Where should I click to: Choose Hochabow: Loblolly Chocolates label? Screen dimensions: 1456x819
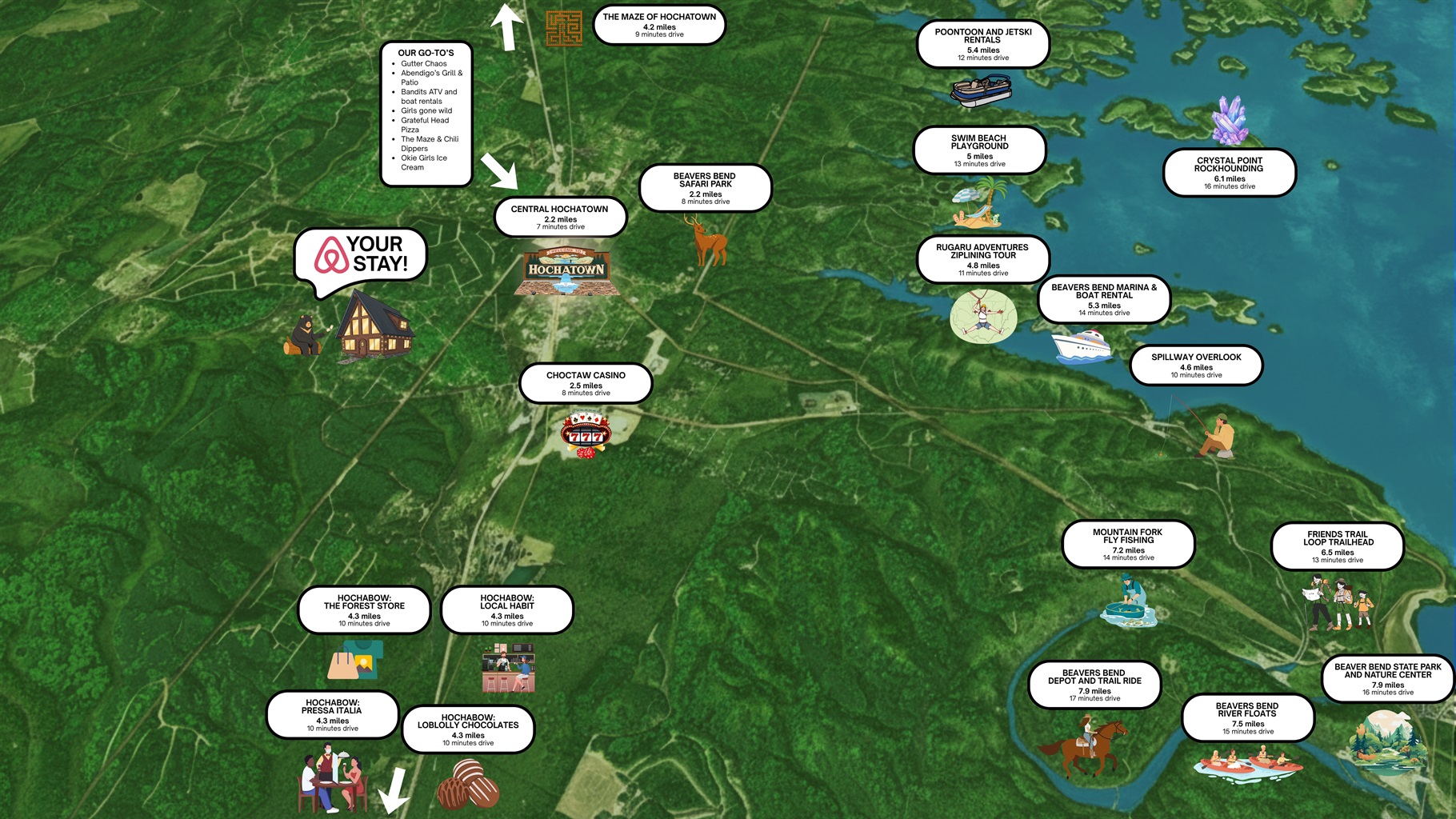(468, 729)
